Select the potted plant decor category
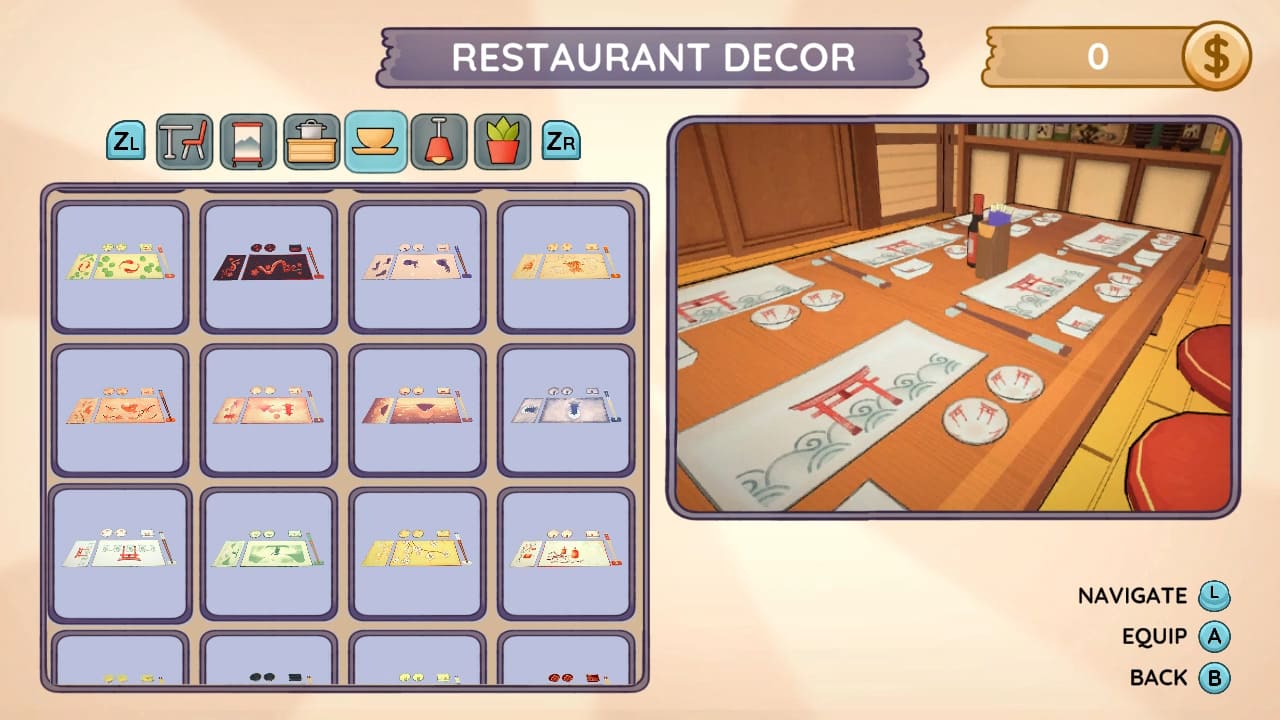This screenshot has width=1280, height=720. tap(503, 141)
